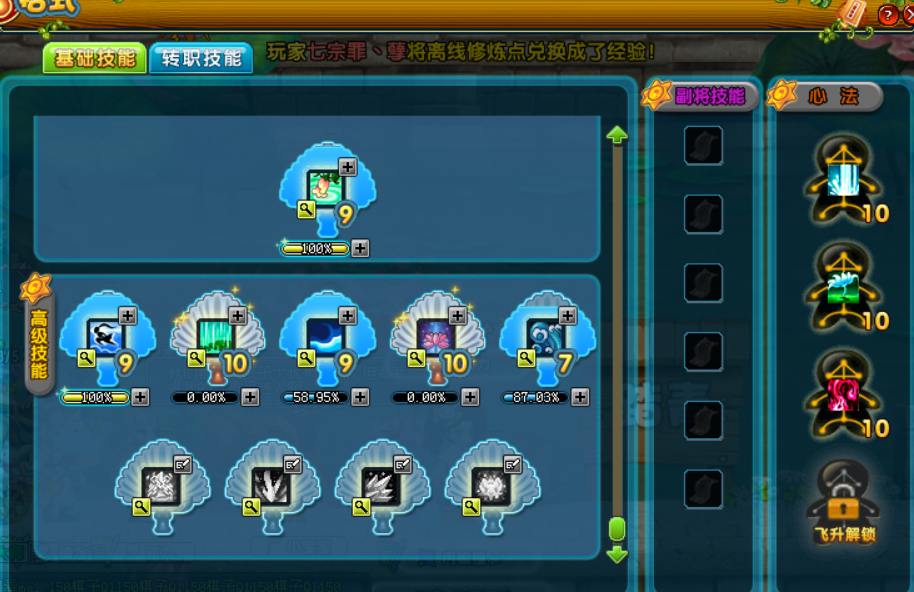The image size is (914, 592).
Task: Choose the green waterfall skill icon
Action: (x=216, y=333)
